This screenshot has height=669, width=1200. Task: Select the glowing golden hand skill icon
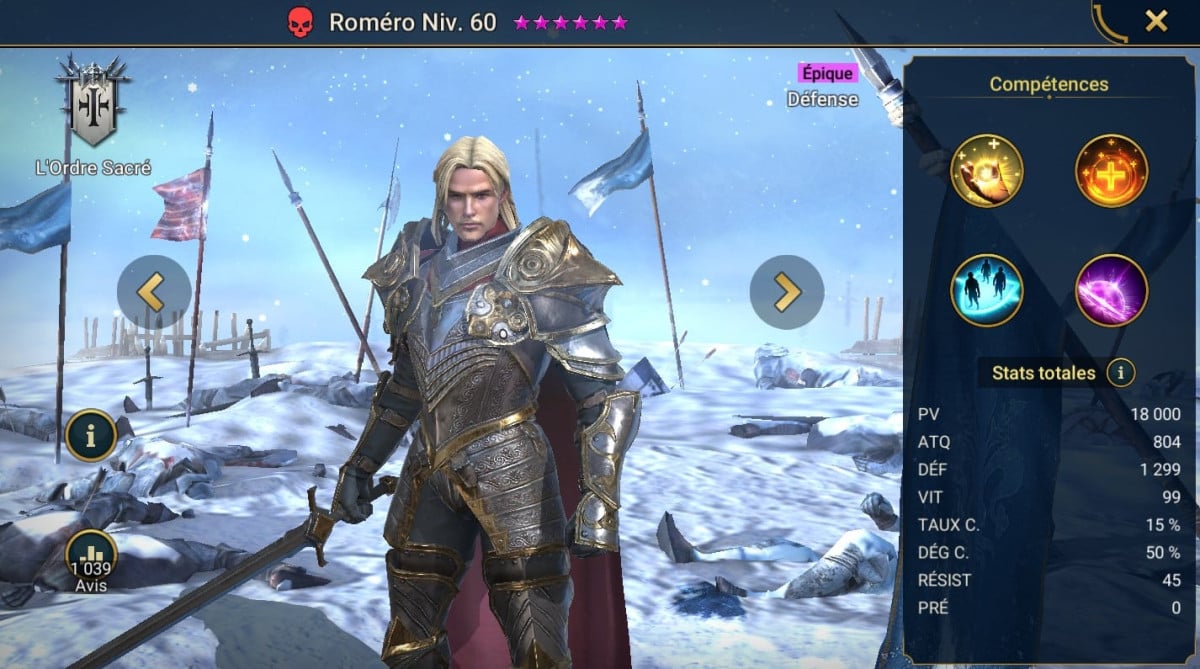pos(987,171)
